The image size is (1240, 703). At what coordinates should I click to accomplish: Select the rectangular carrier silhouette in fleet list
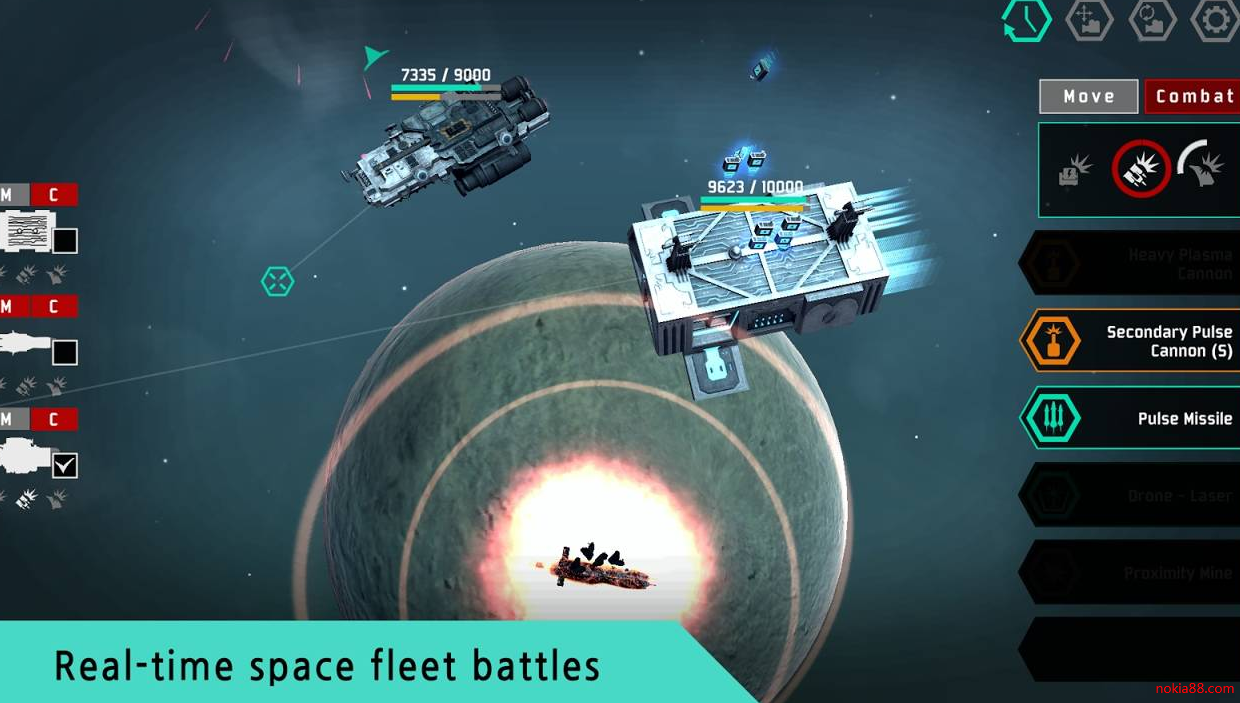pyautogui.click(x=28, y=232)
